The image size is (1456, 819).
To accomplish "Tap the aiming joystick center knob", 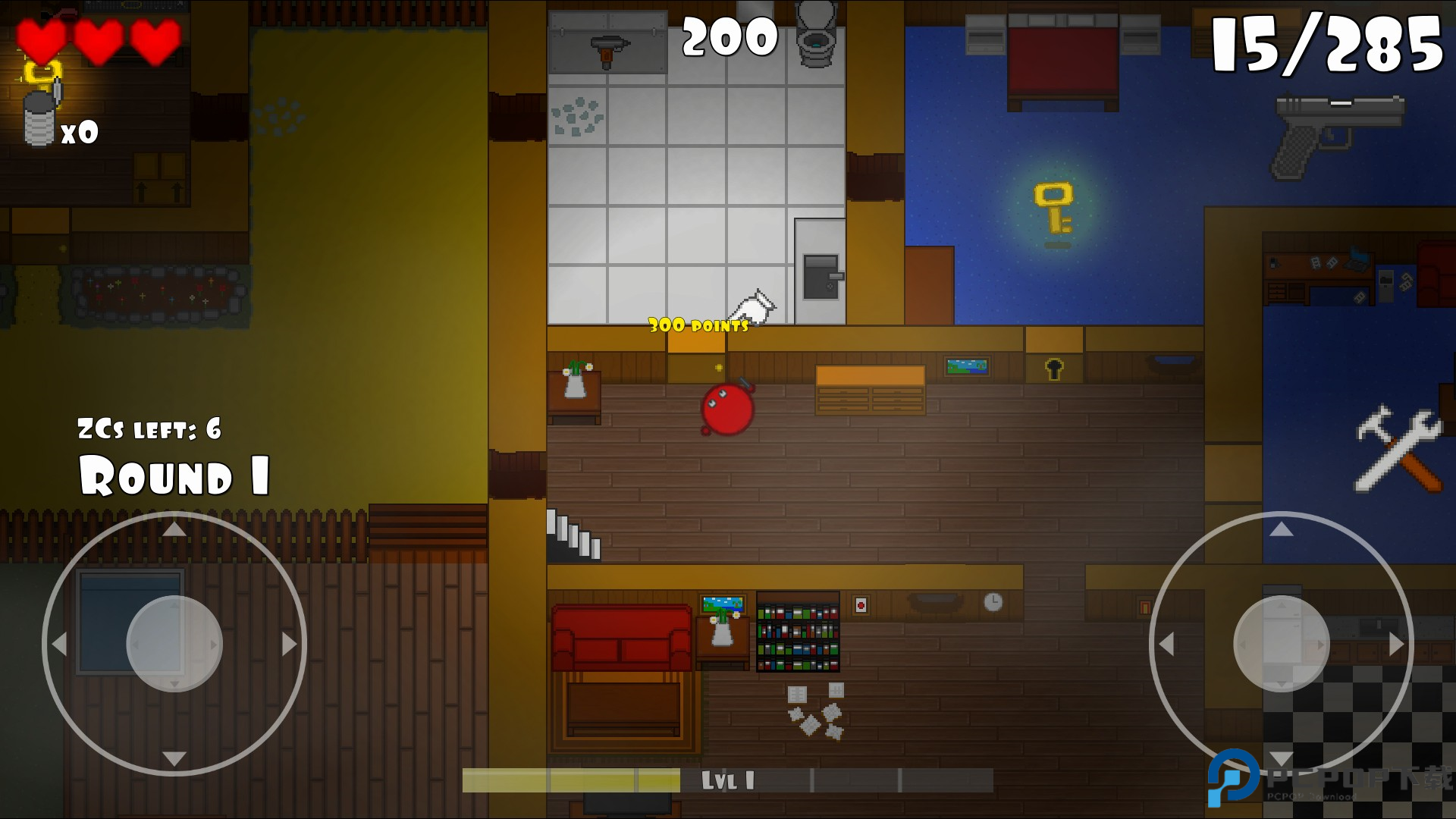I will 1281,644.
